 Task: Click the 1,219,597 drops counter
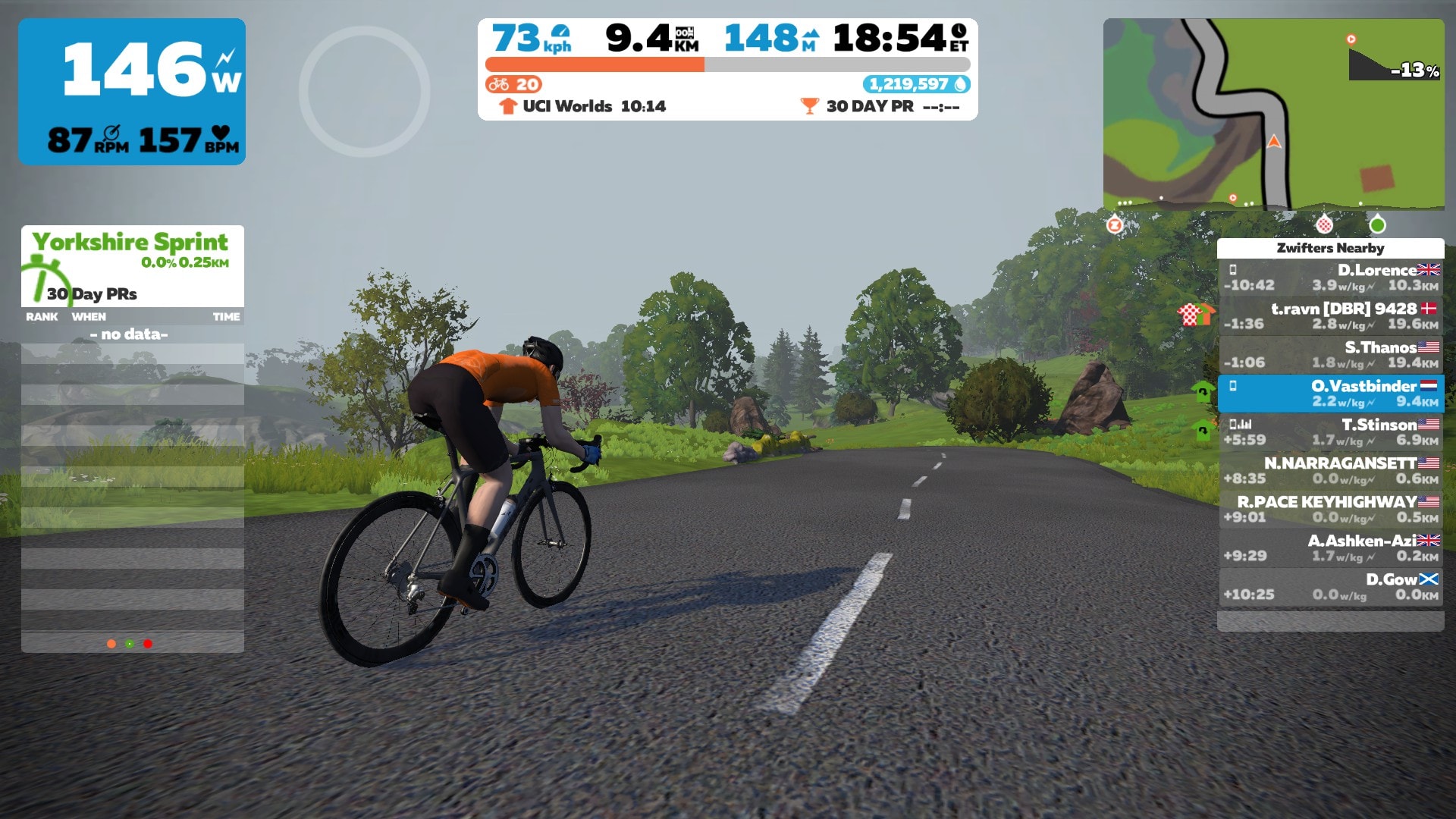[915, 84]
